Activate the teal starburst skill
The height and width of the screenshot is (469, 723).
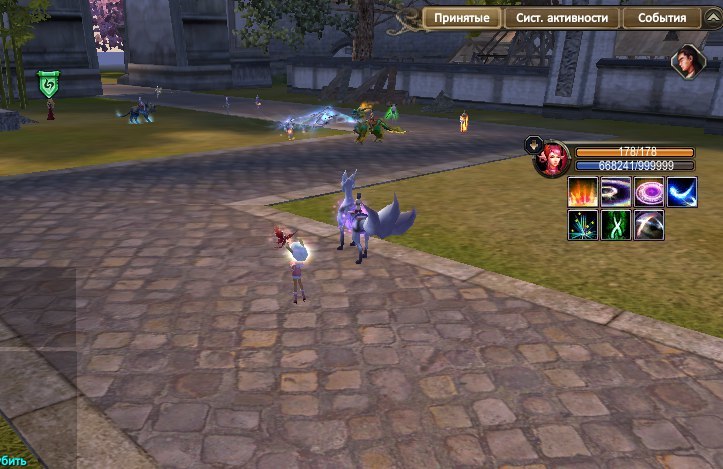[x=583, y=224]
